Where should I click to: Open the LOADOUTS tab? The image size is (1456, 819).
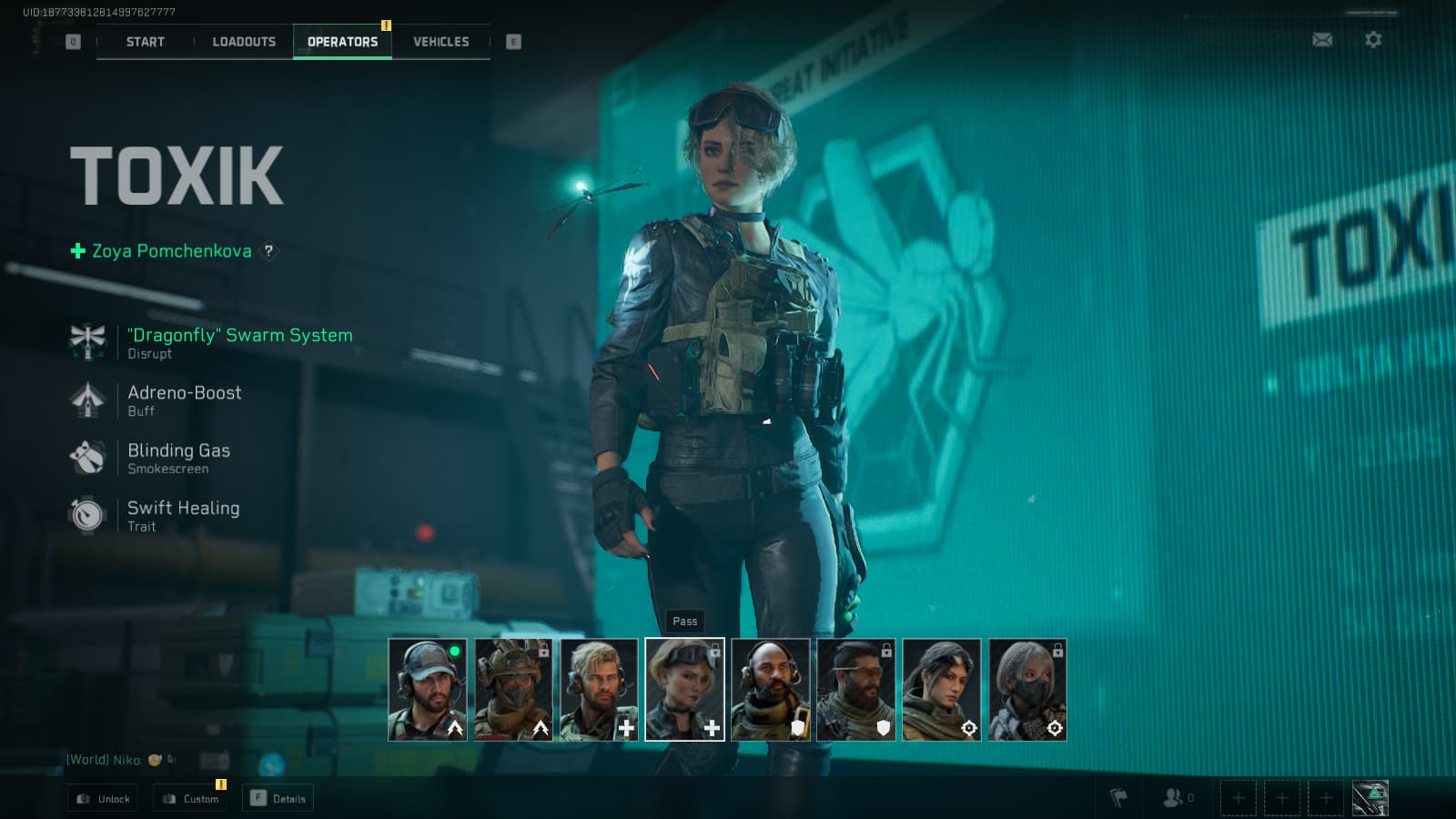tap(244, 42)
